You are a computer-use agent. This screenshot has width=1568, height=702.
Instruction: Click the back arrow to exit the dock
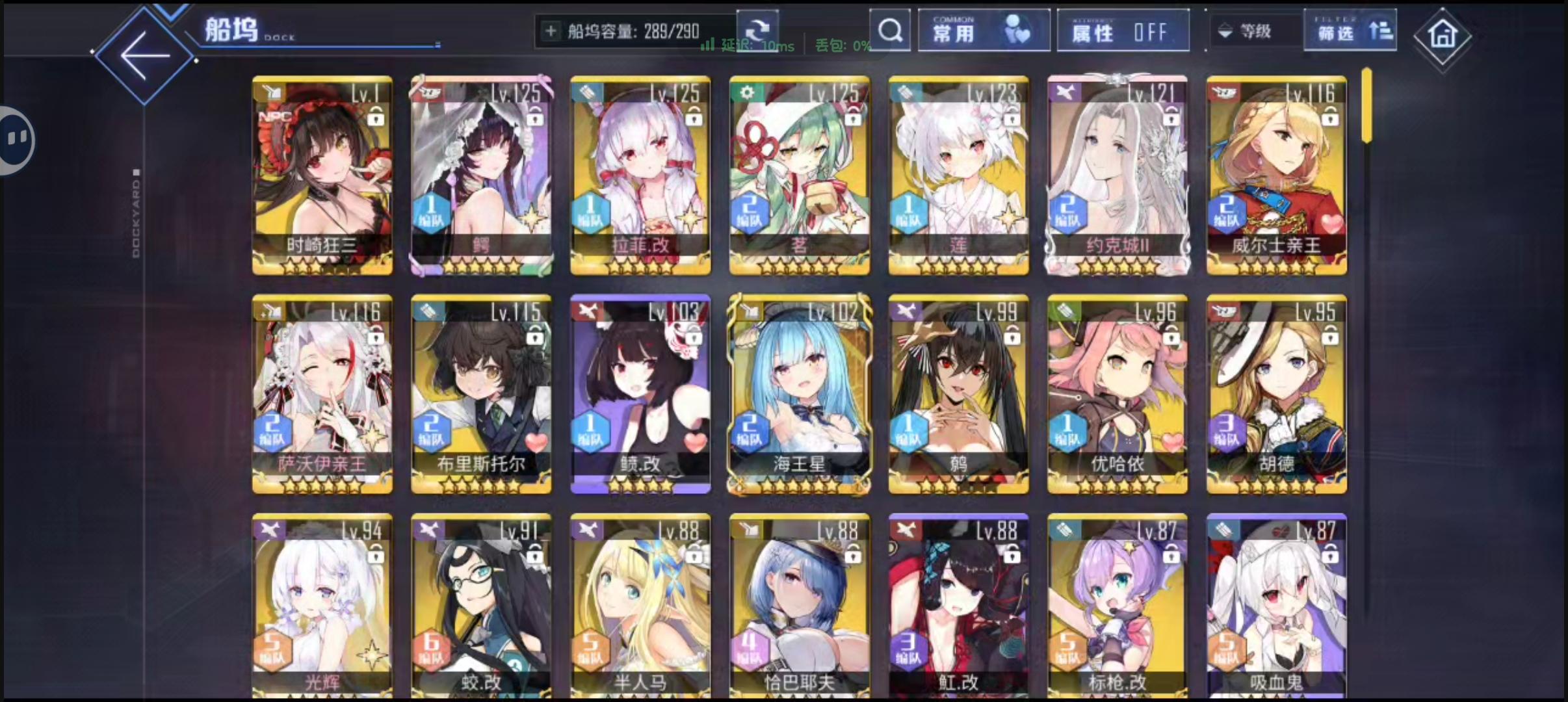(144, 55)
